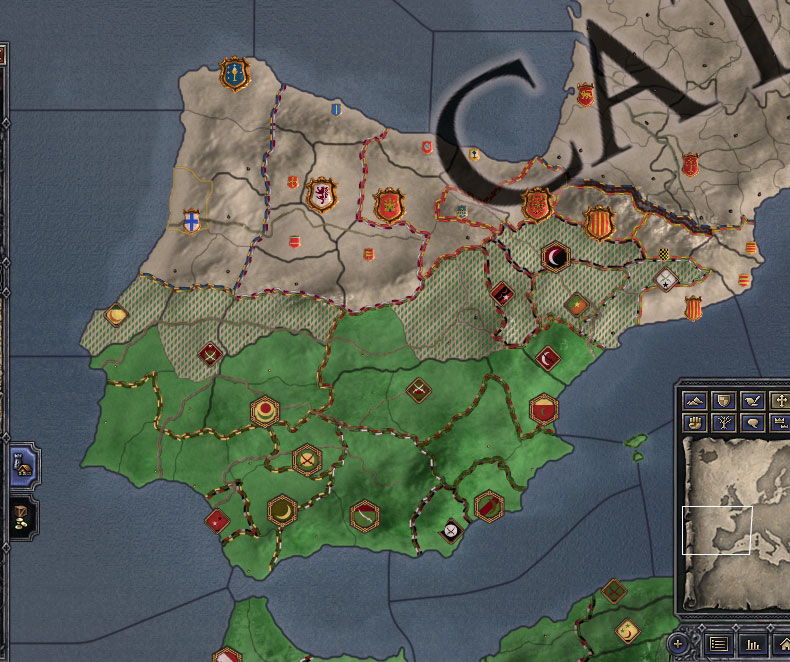Screen dimensions: 790x662
Task: Enable the fist revolt map mode
Action: [695, 423]
